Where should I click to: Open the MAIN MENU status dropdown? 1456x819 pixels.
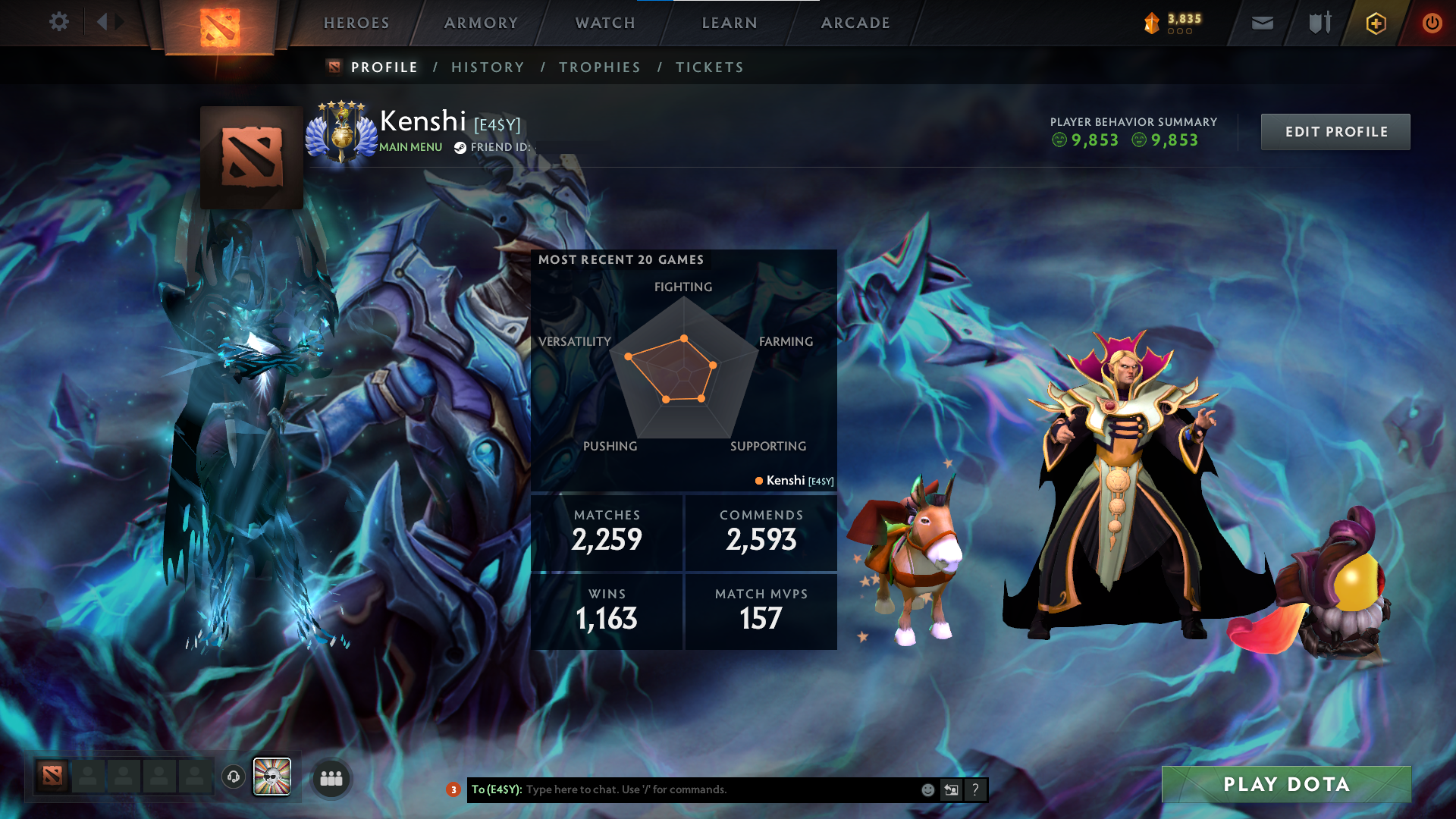409,147
